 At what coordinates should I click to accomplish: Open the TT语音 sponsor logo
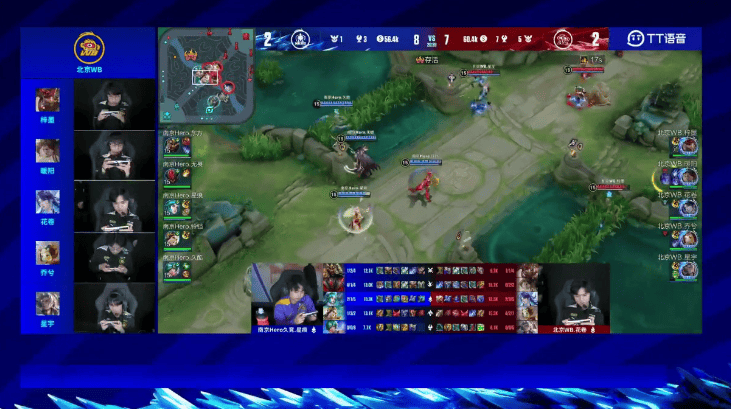pyautogui.click(x=657, y=39)
